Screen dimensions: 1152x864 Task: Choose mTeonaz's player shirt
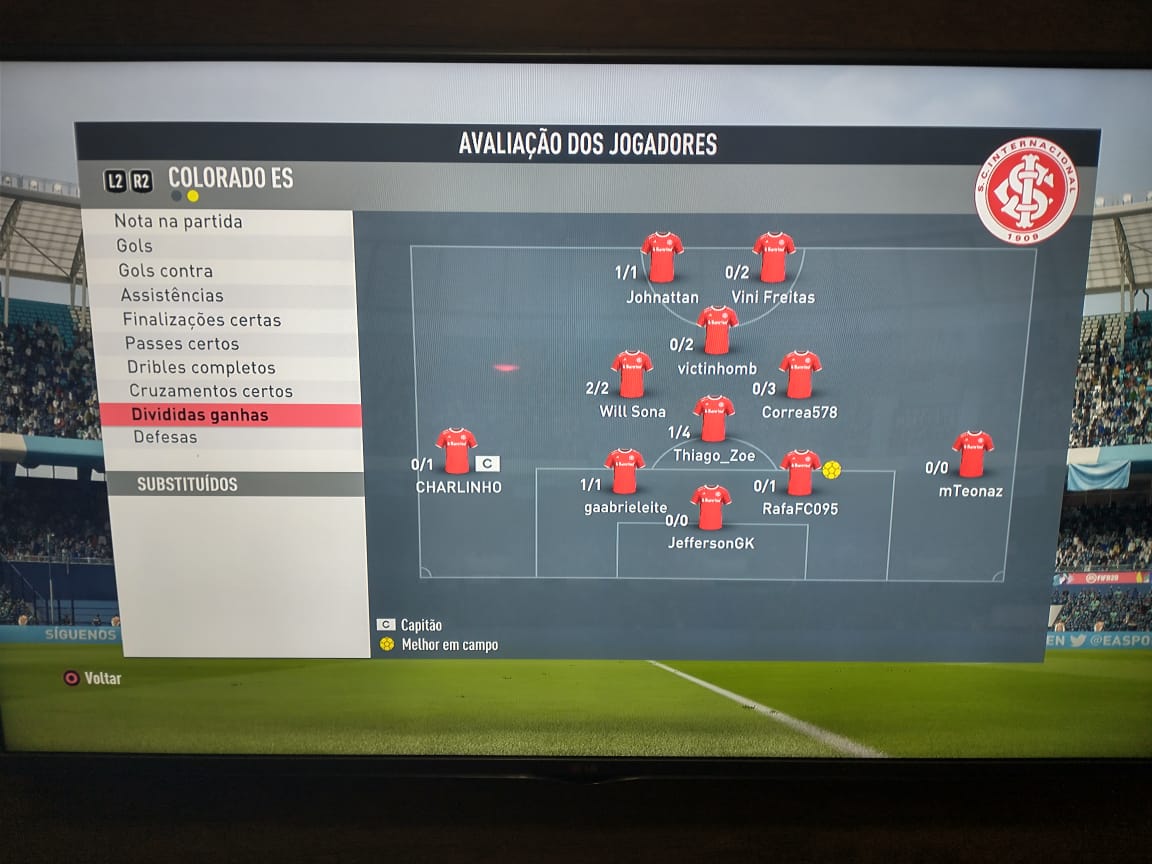point(972,454)
